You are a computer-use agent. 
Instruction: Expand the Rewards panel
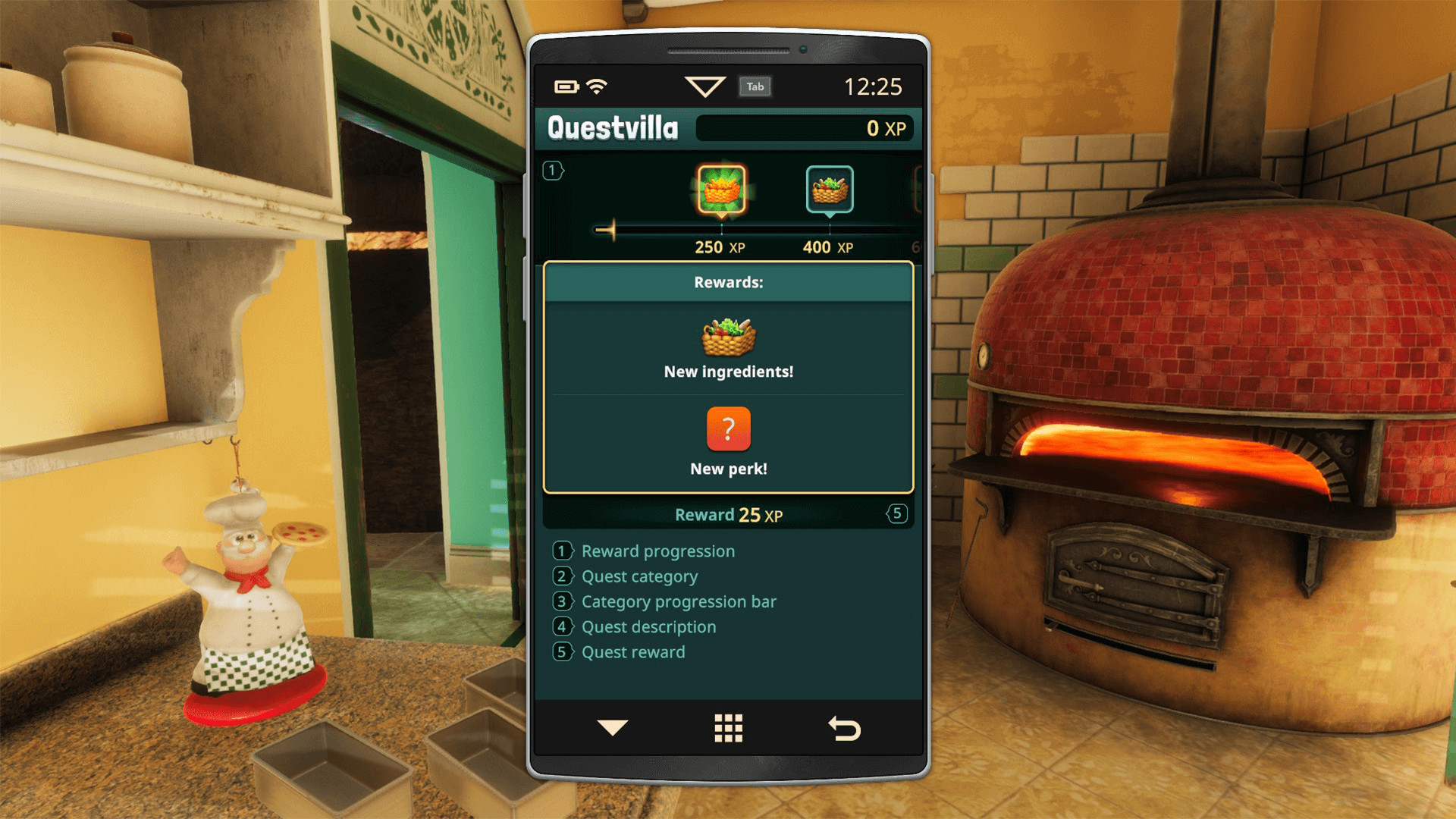click(x=727, y=282)
